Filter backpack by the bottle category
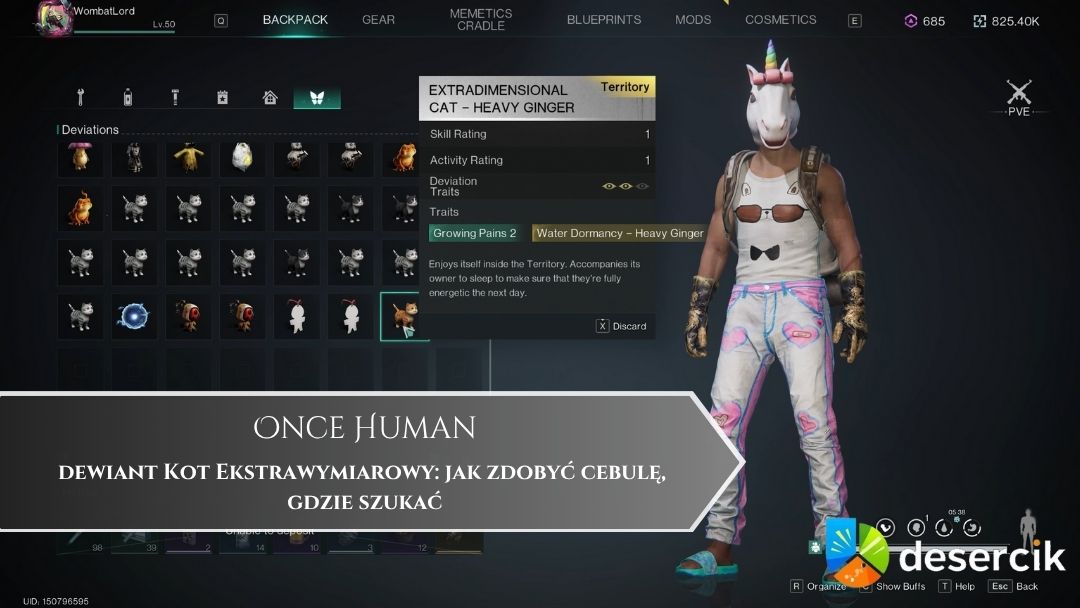Image resolution: width=1080 pixels, height=608 pixels. click(x=128, y=98)
